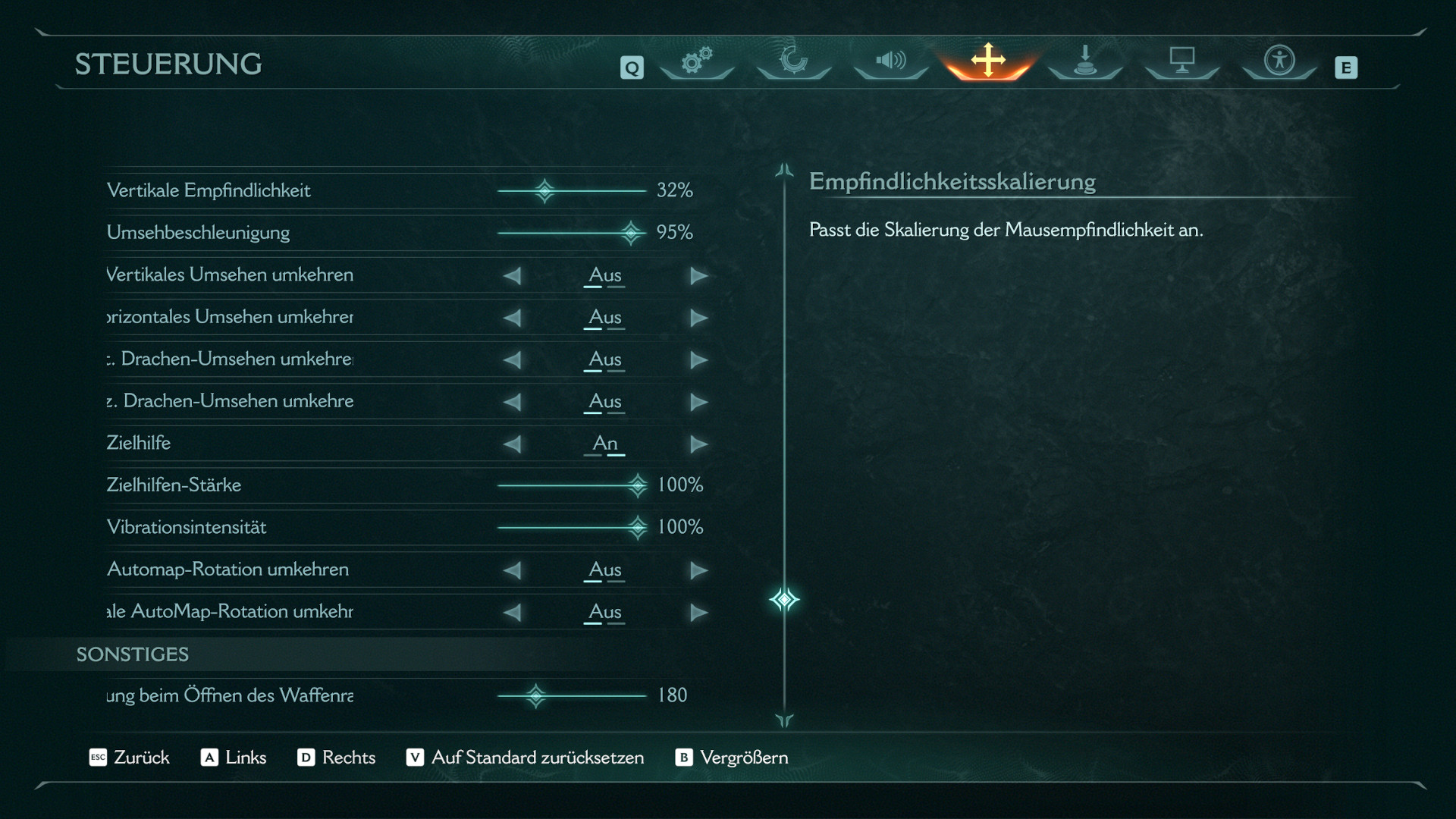Click the scrollbar diamond handle
The image size is (1456, 819).
click(784, 600)
